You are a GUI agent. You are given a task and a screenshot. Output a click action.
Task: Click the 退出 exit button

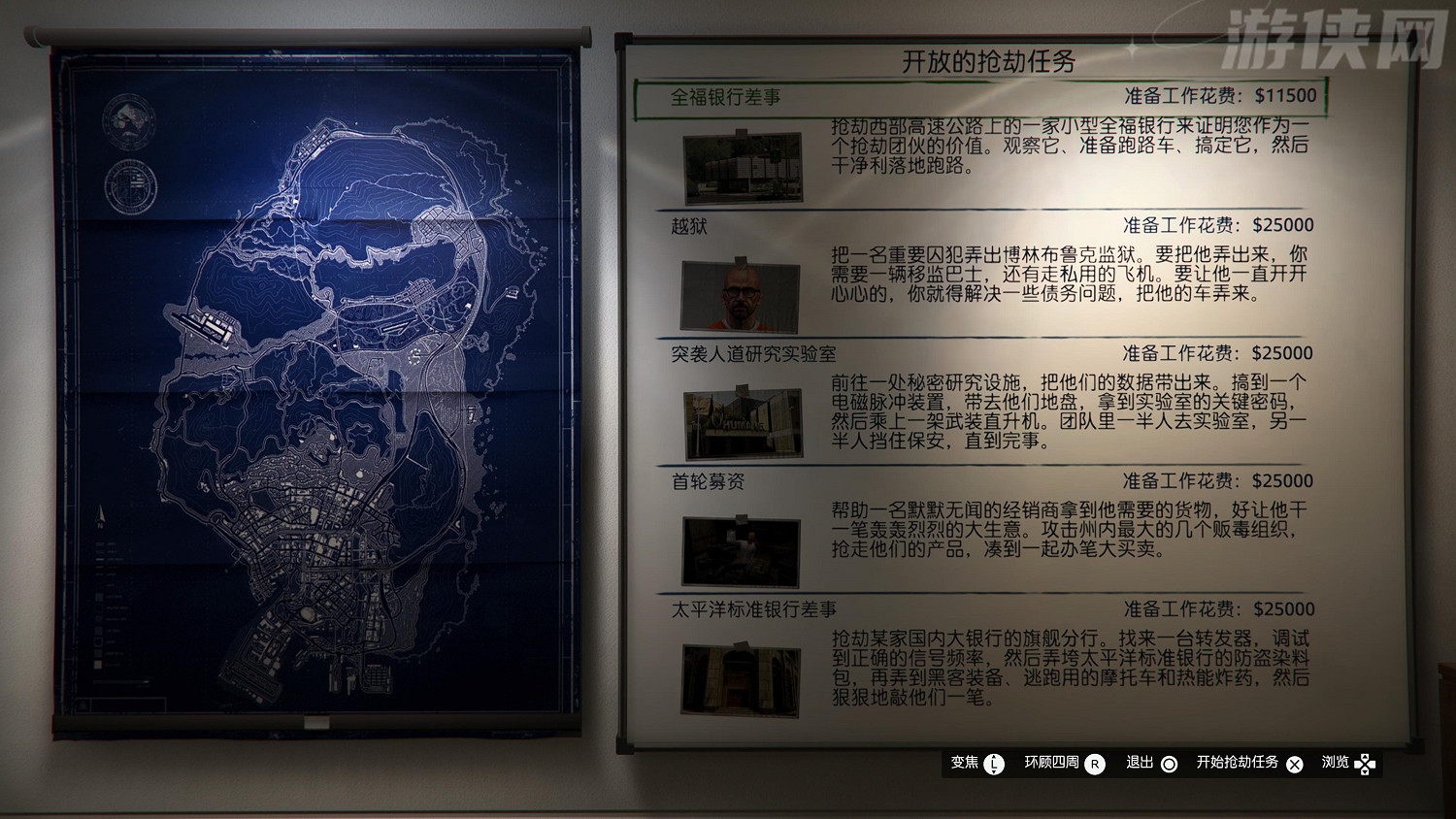(x=1138, y=765)
